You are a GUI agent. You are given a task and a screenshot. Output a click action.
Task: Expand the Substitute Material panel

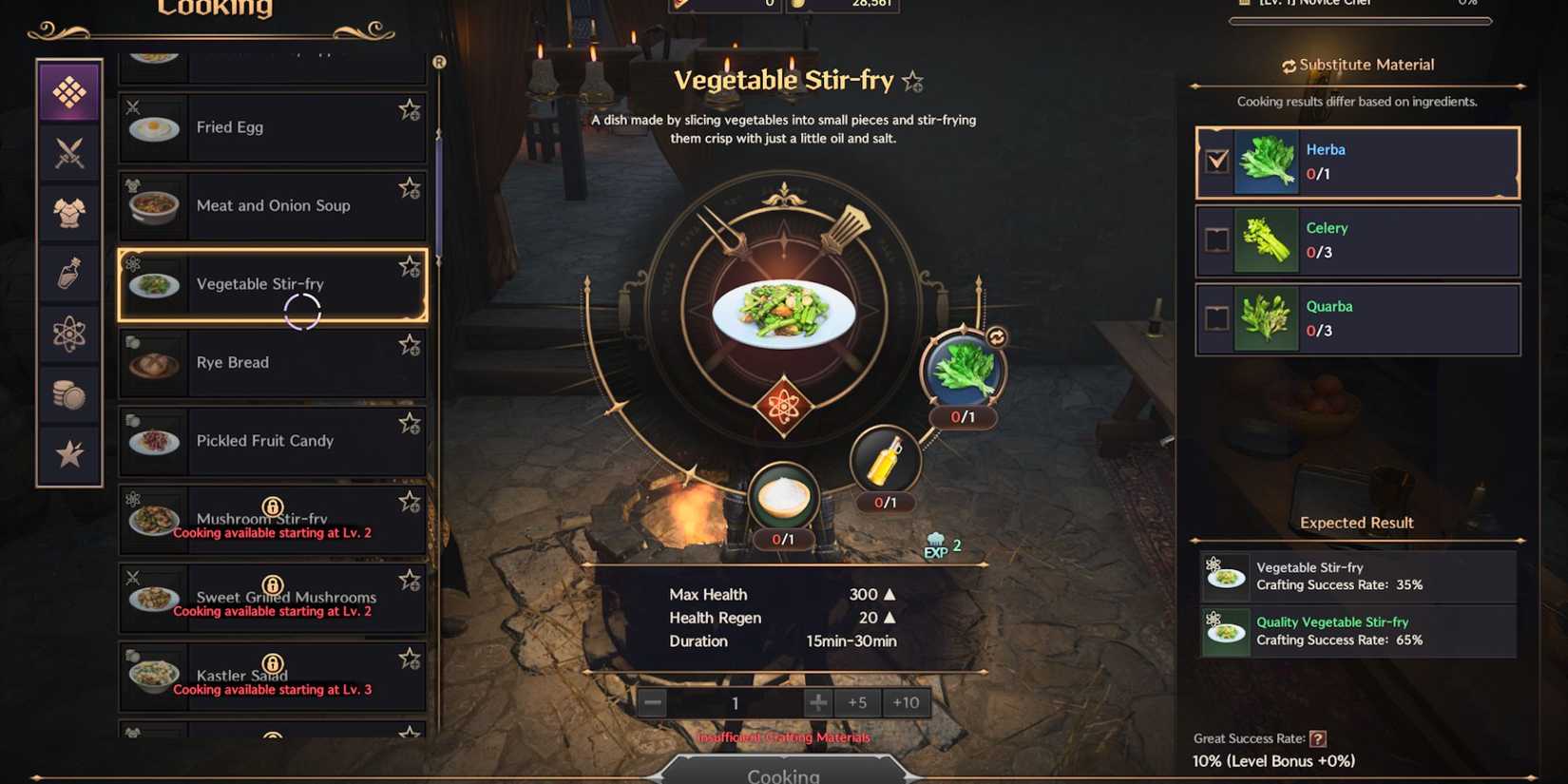[x=1357, y=64]
